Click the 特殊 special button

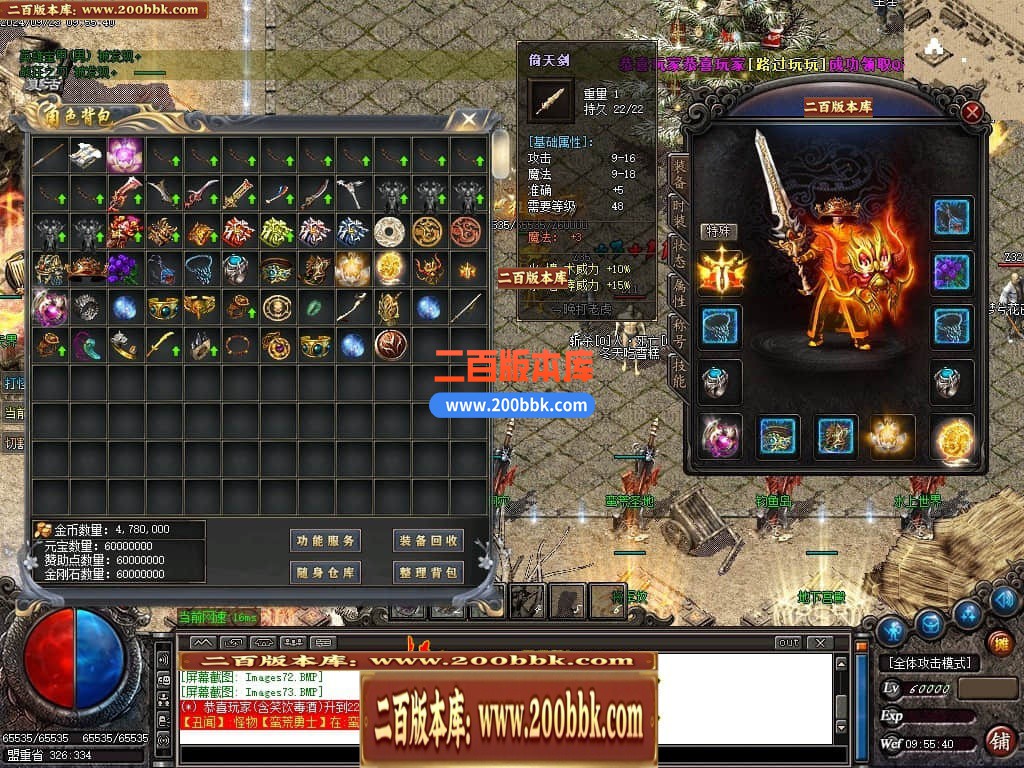[718, 231]
